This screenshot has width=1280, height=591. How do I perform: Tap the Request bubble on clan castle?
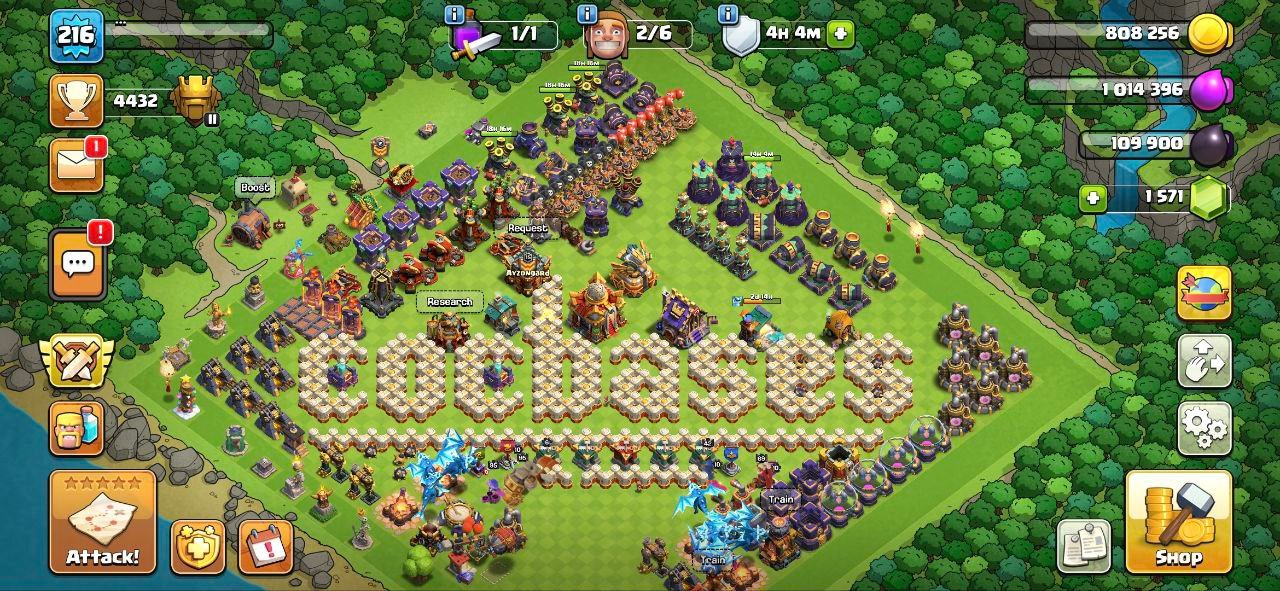tap(527, 228)
